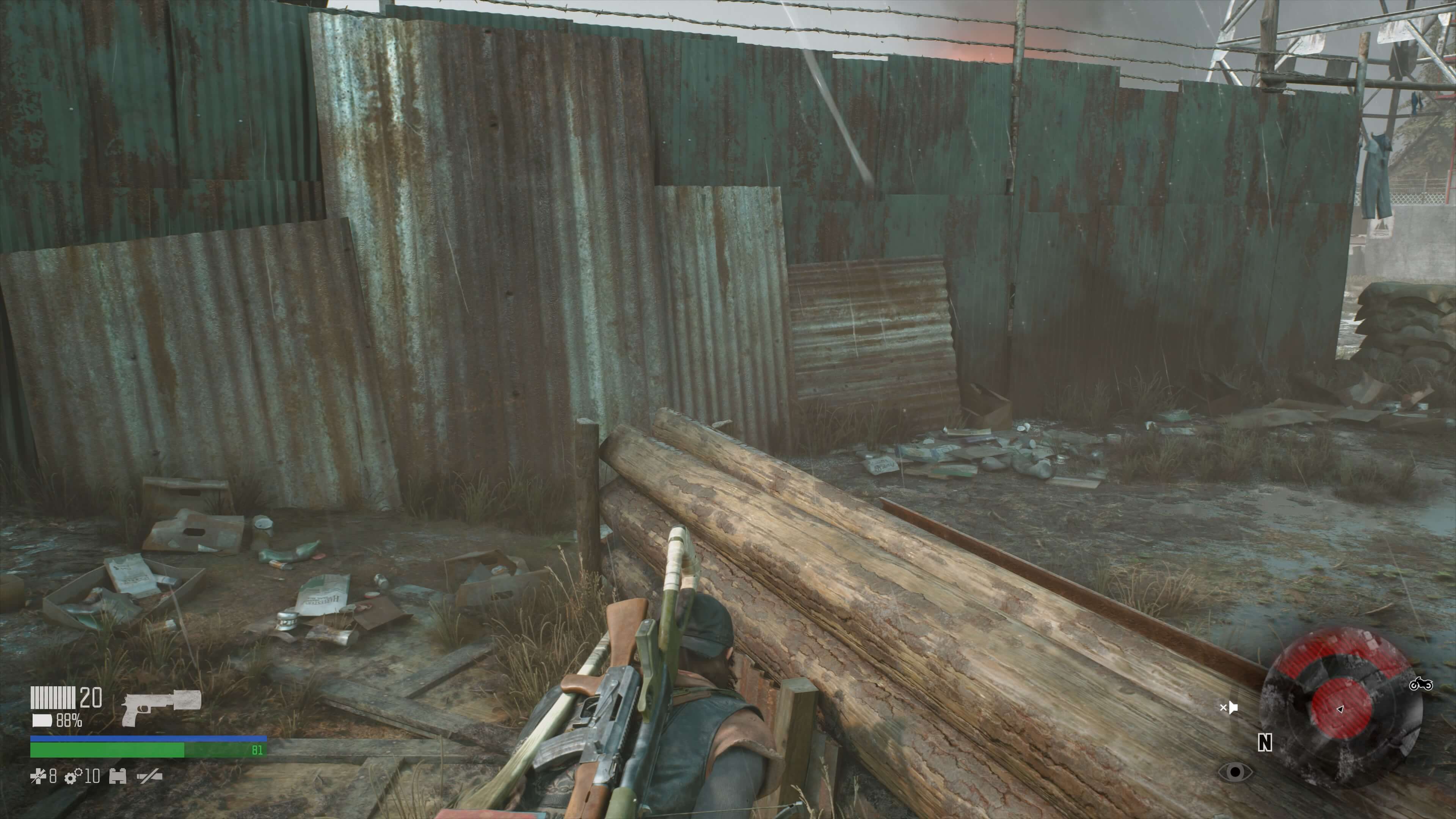Click the crossed-out melee weapon icon
The height and width of the screenshot is (819, 1456).
tap(150, 777)
